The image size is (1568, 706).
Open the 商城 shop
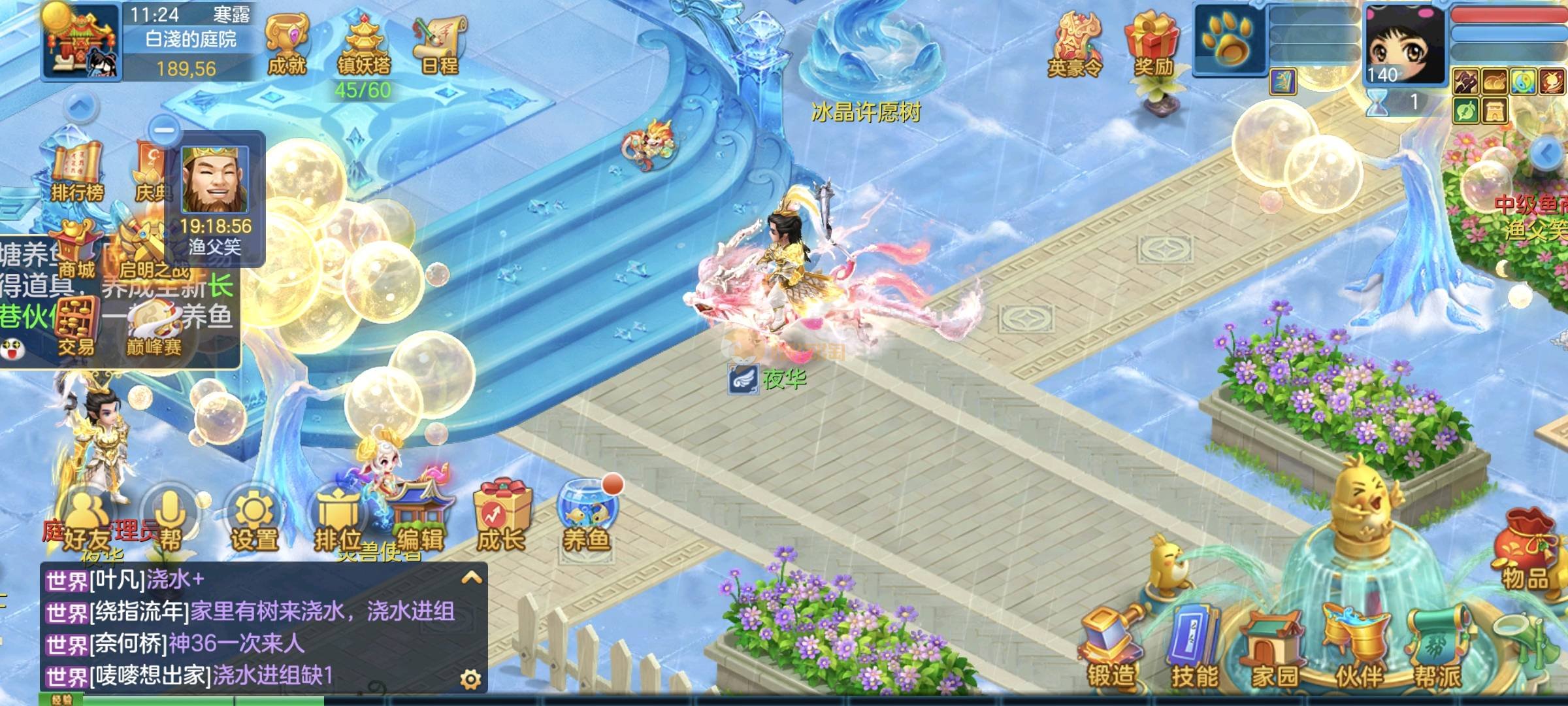77,250
